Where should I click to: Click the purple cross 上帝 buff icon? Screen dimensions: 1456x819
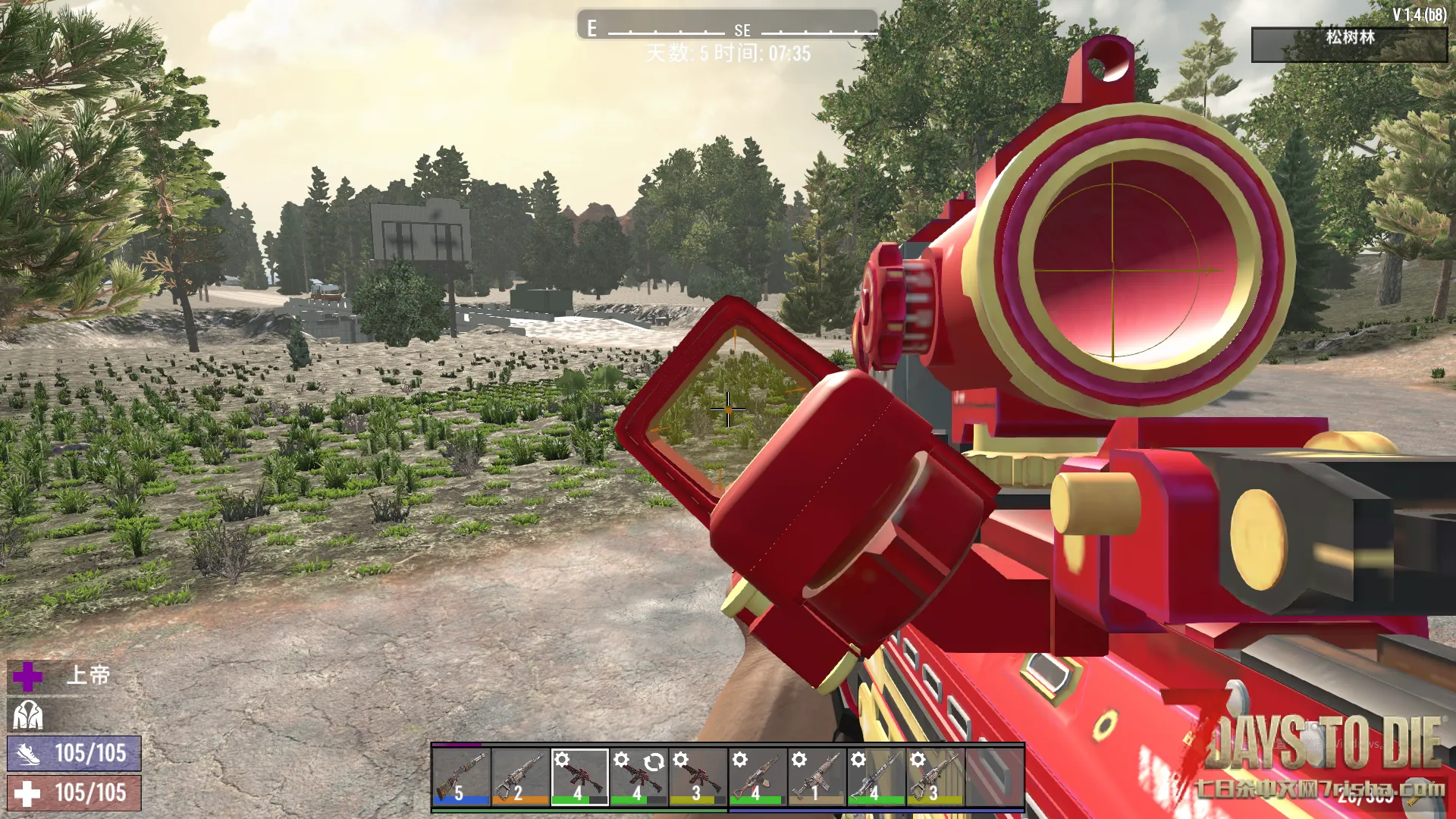point(27,676)
